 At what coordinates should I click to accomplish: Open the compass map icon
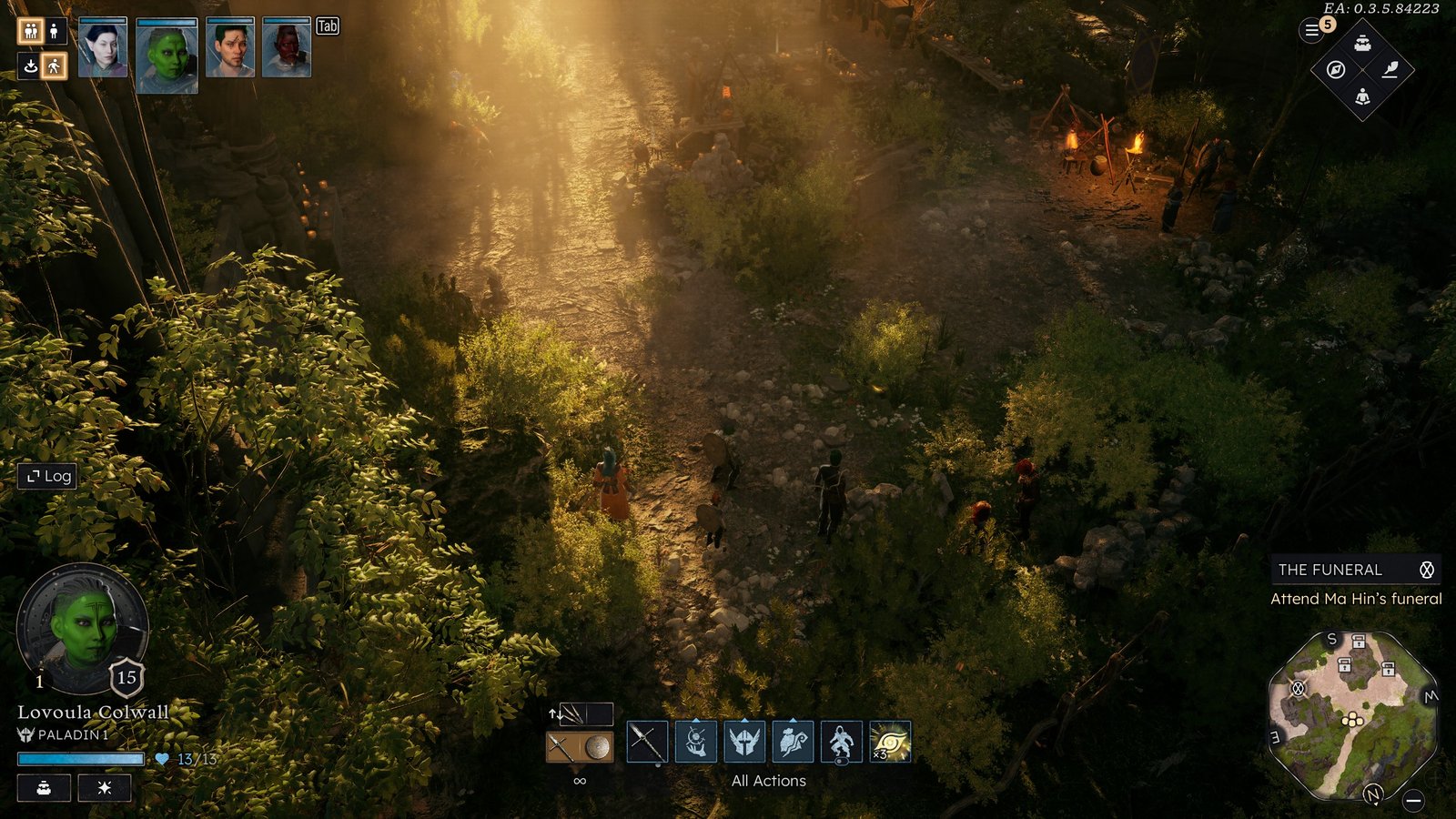point(1336,70)
